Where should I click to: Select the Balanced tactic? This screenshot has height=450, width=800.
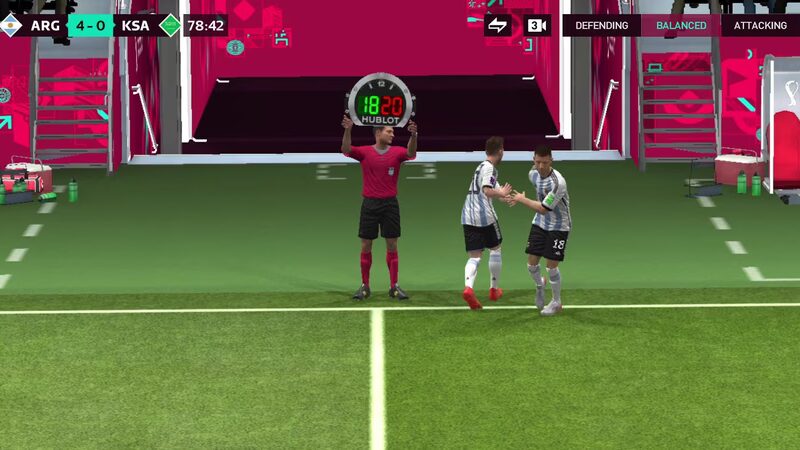click(x=681, y=25)
